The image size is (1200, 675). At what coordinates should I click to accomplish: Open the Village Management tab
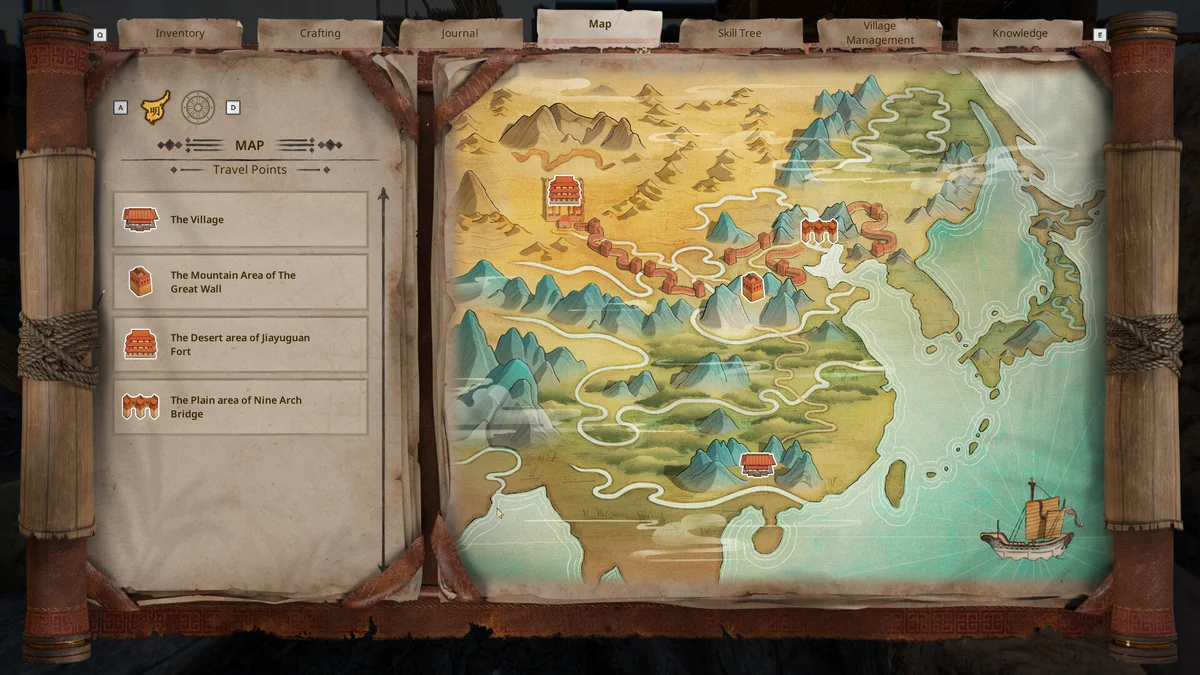tap(880, 33)
